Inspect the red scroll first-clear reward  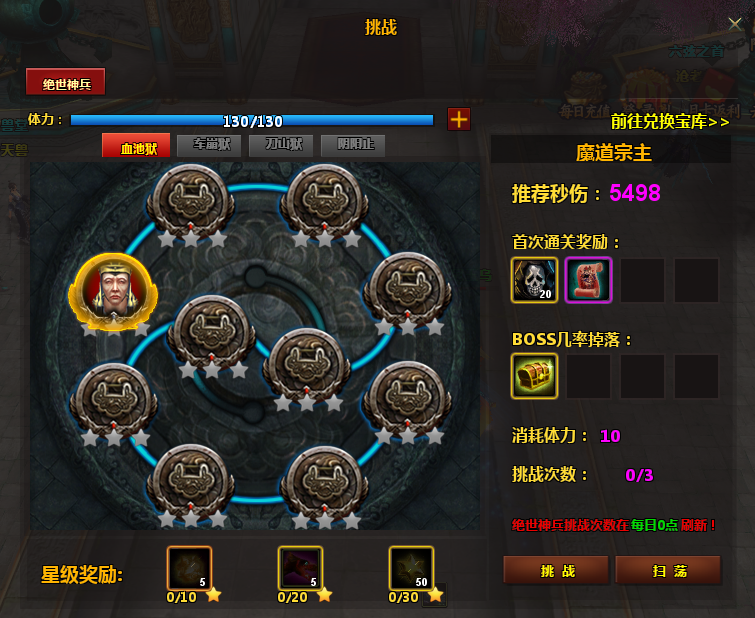[x=588, y=280]
